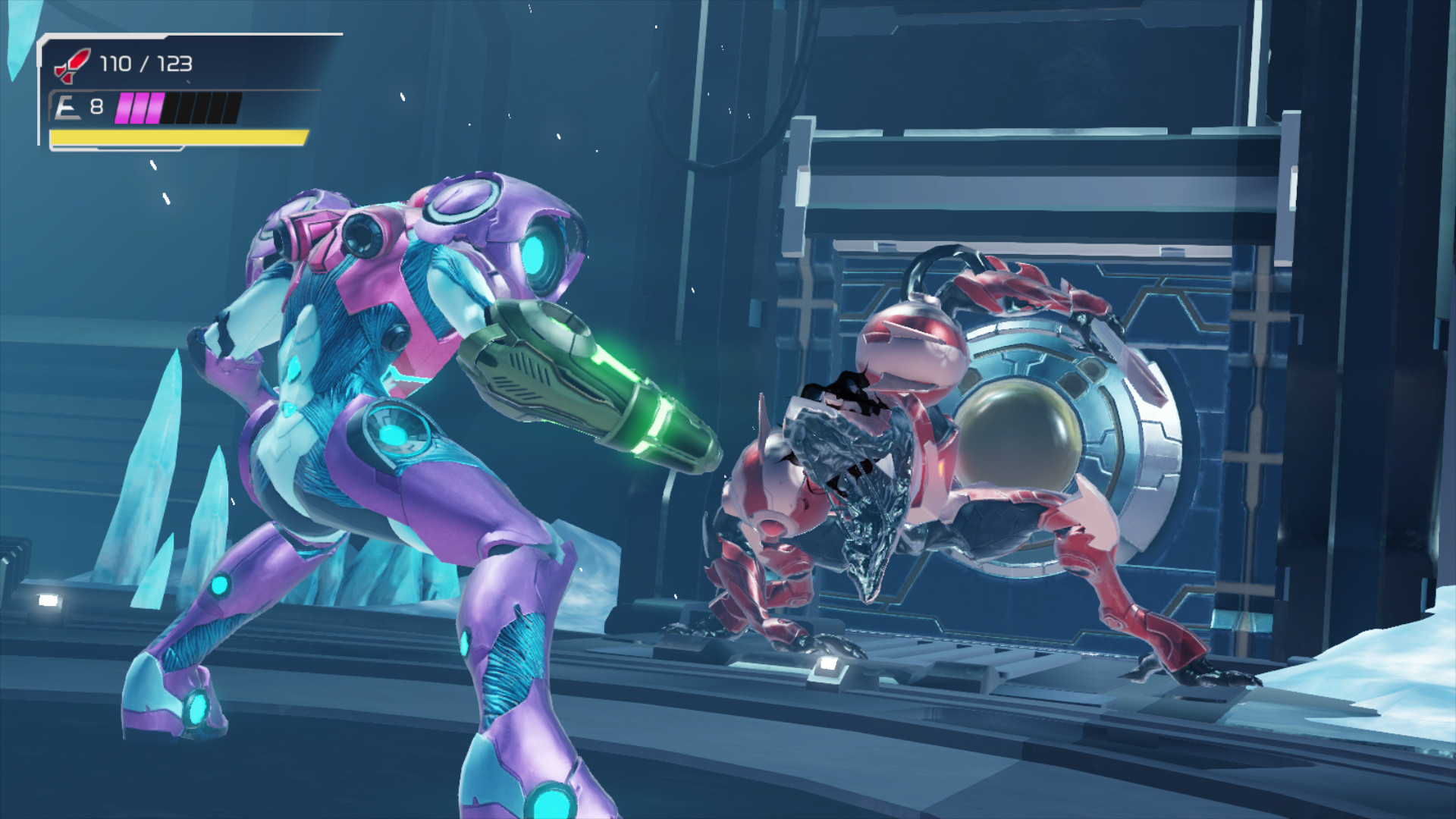1456x819 pixels.
Task: Toggle the first filled magenta energy segment
Action: 123,108
